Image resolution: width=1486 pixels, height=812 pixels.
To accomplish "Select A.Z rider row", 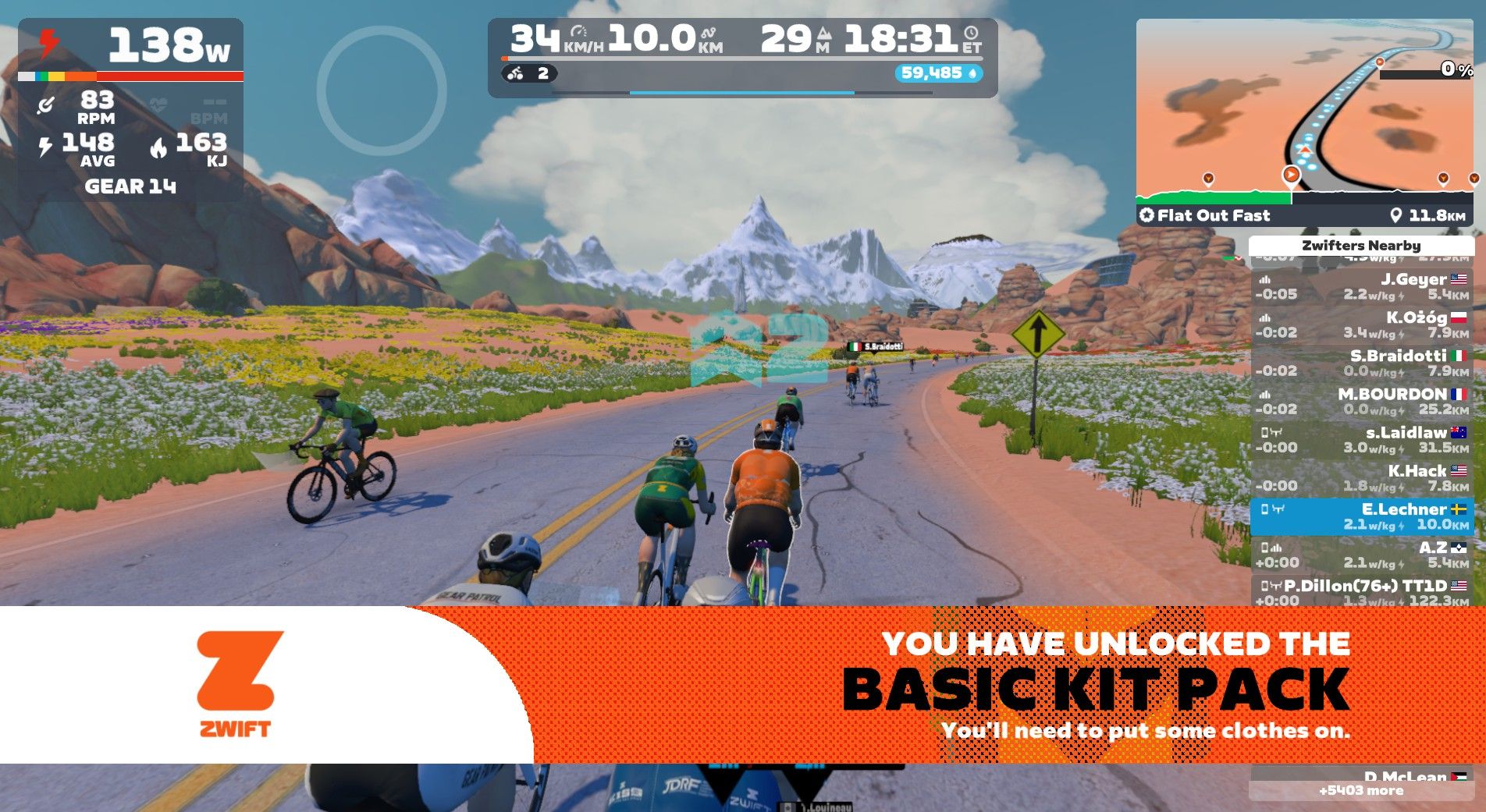I will [x=1361, y=555].
